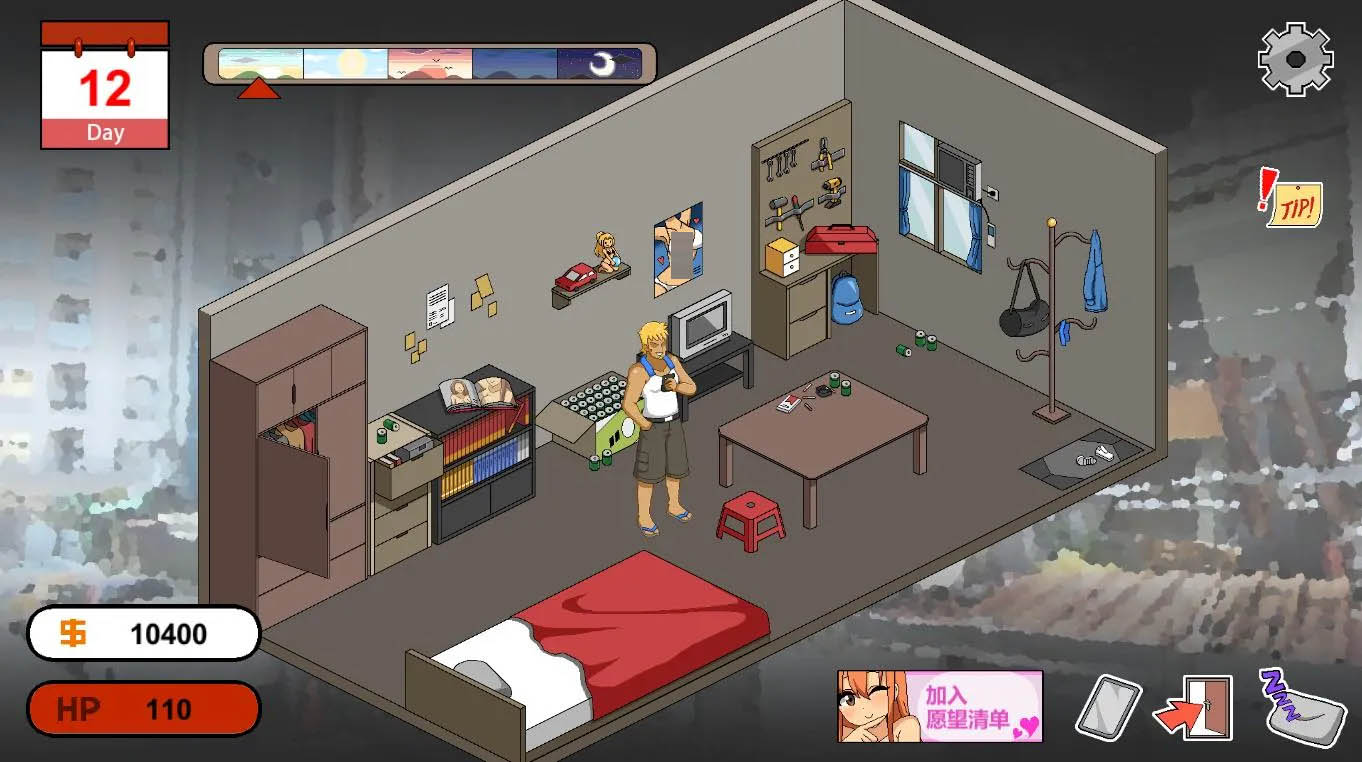Viewport: 1362px width, 762px height.
Task: Go to sleep using pillow icon
Action: pos(1300,708)
